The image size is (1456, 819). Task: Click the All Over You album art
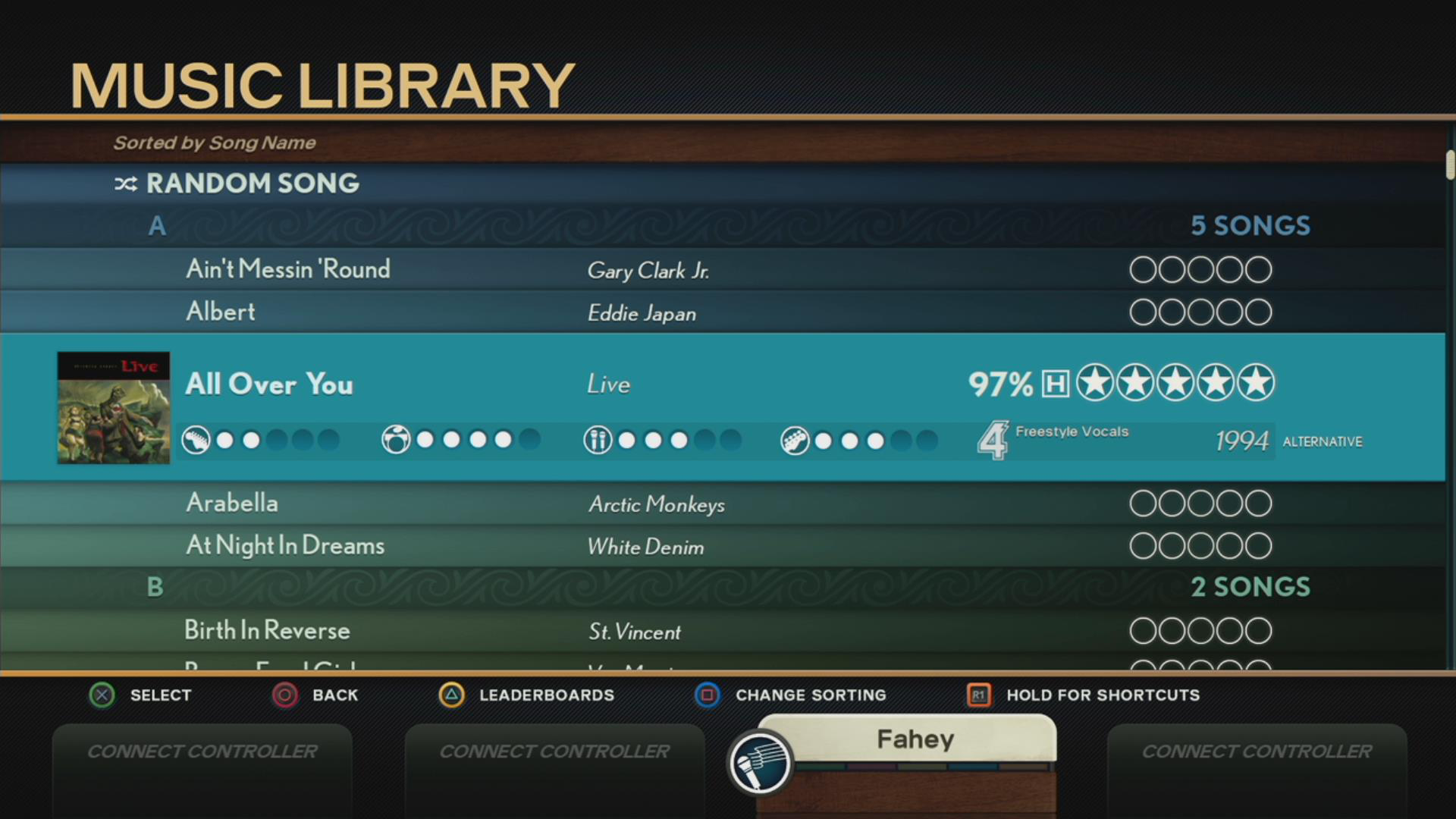tap(114, 408)
